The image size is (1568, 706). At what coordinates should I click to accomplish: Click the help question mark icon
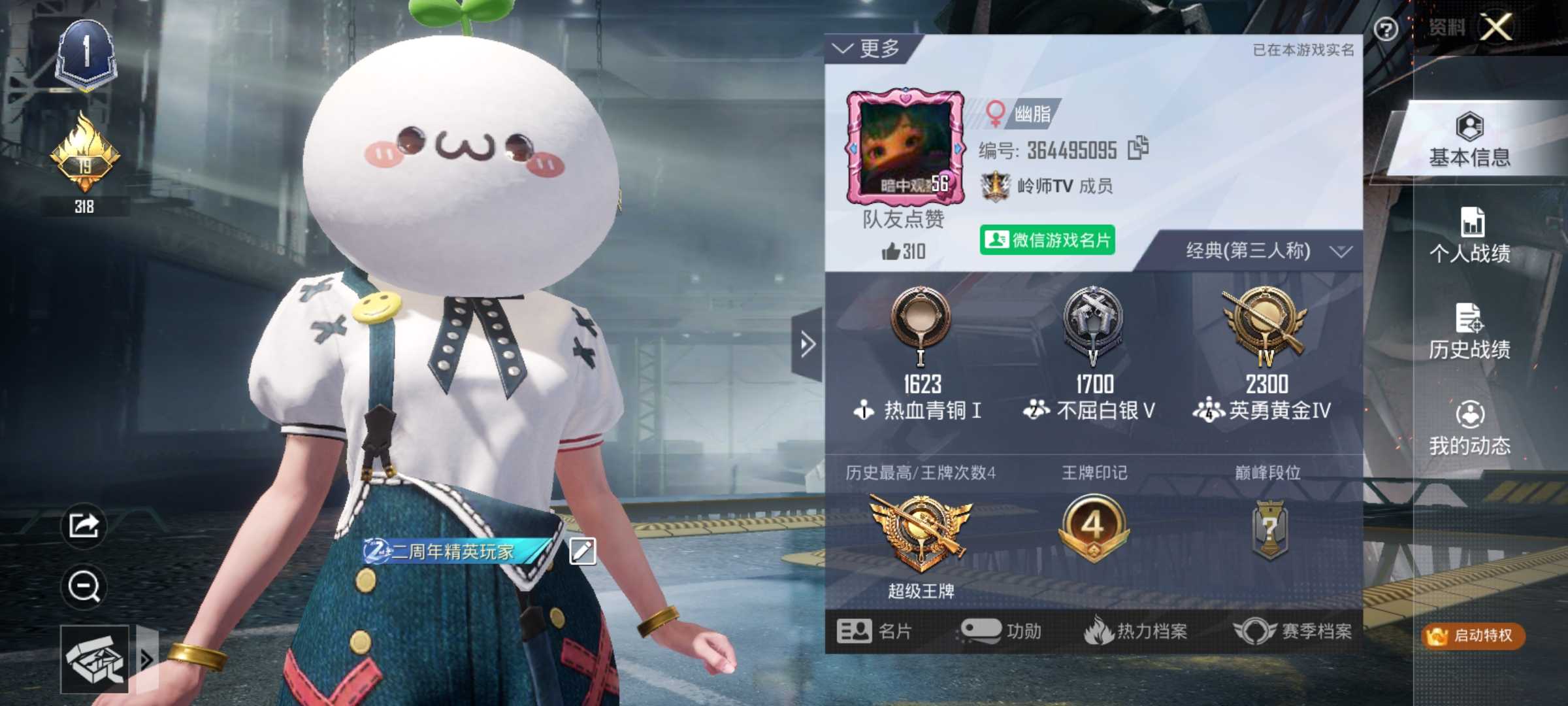[x=1386, y=29]
